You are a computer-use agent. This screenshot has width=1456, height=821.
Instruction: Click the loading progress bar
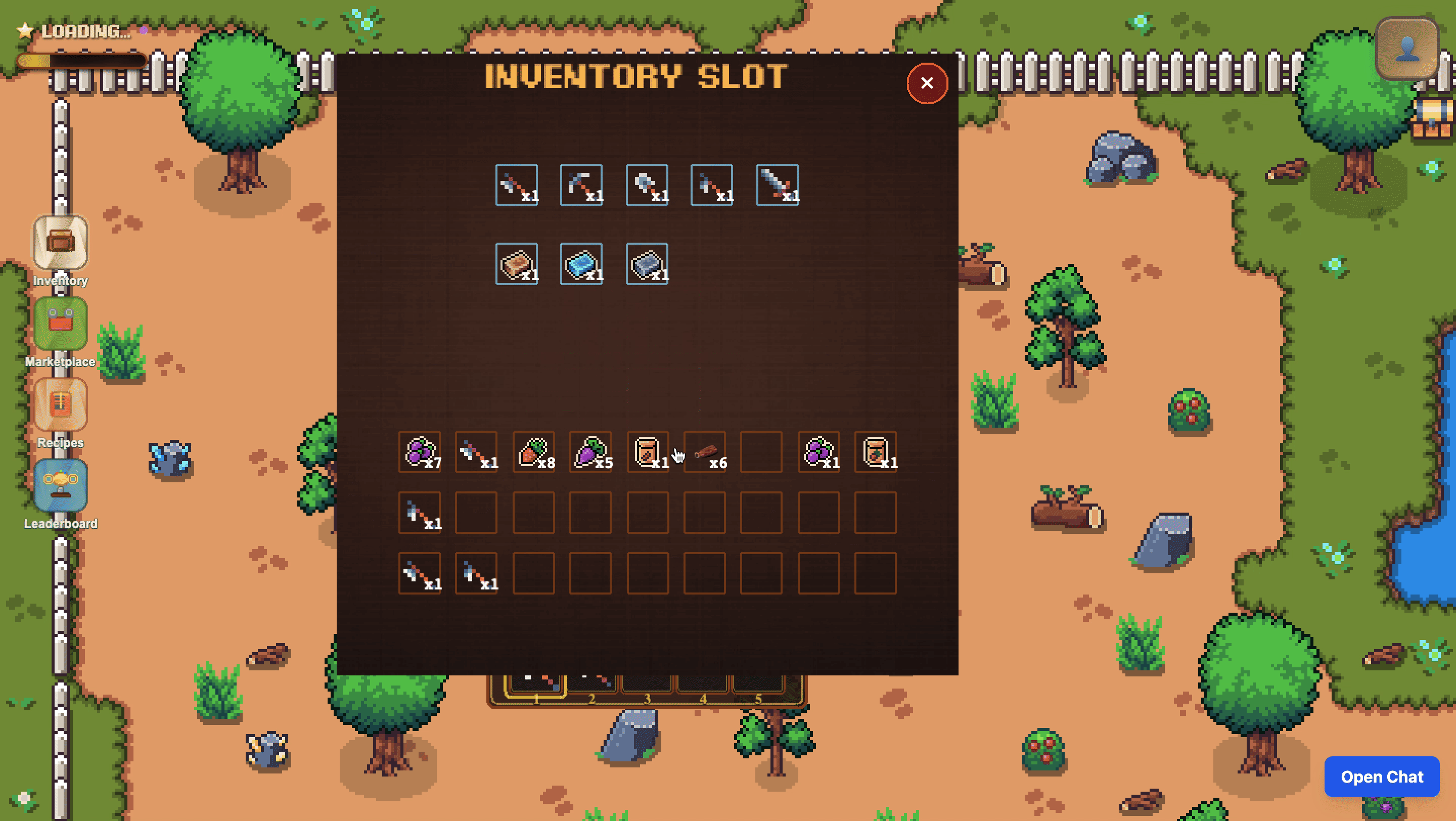[x=79, y=60]
